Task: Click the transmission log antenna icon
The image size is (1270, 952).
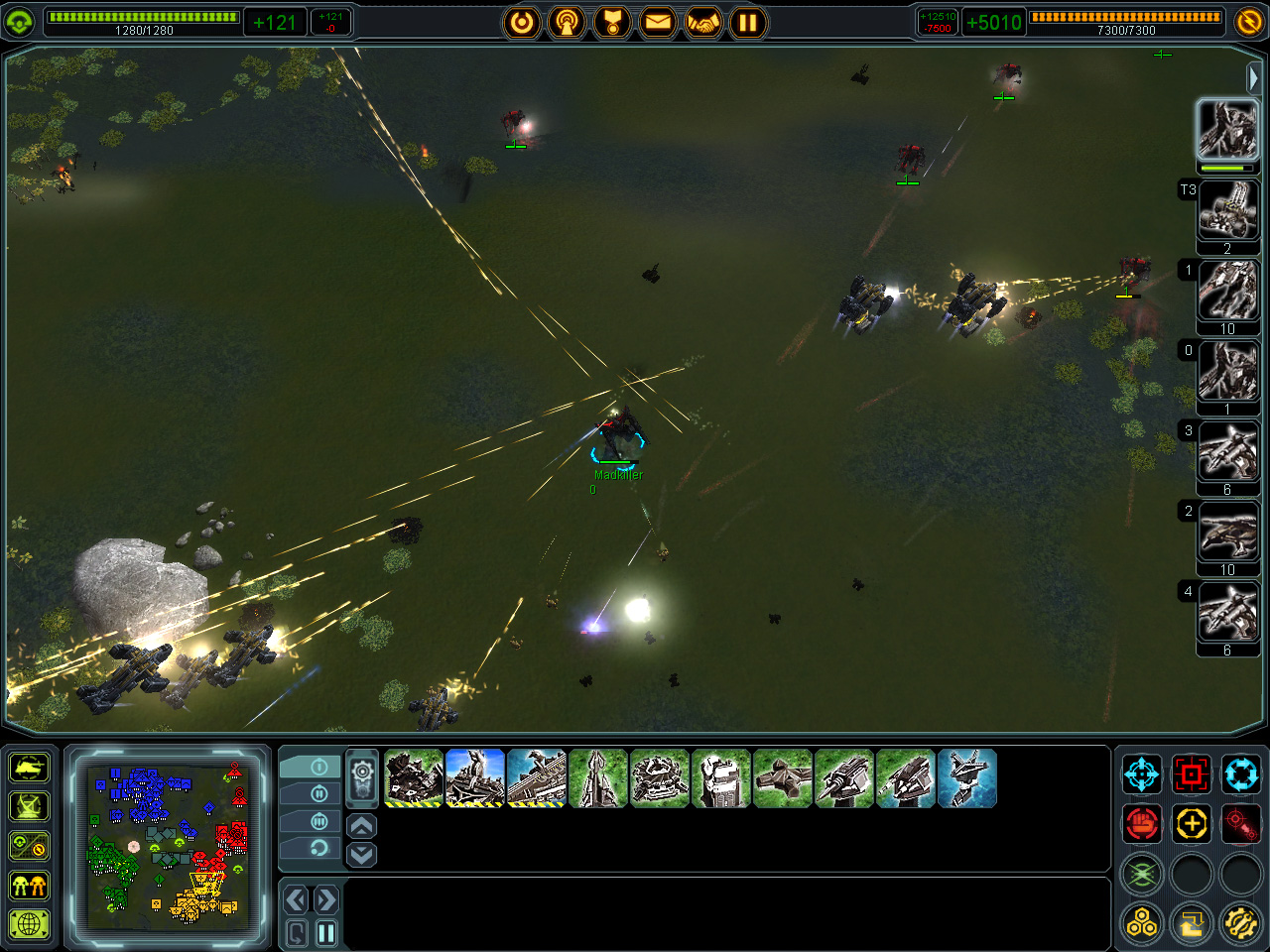Action: (567, 22)
